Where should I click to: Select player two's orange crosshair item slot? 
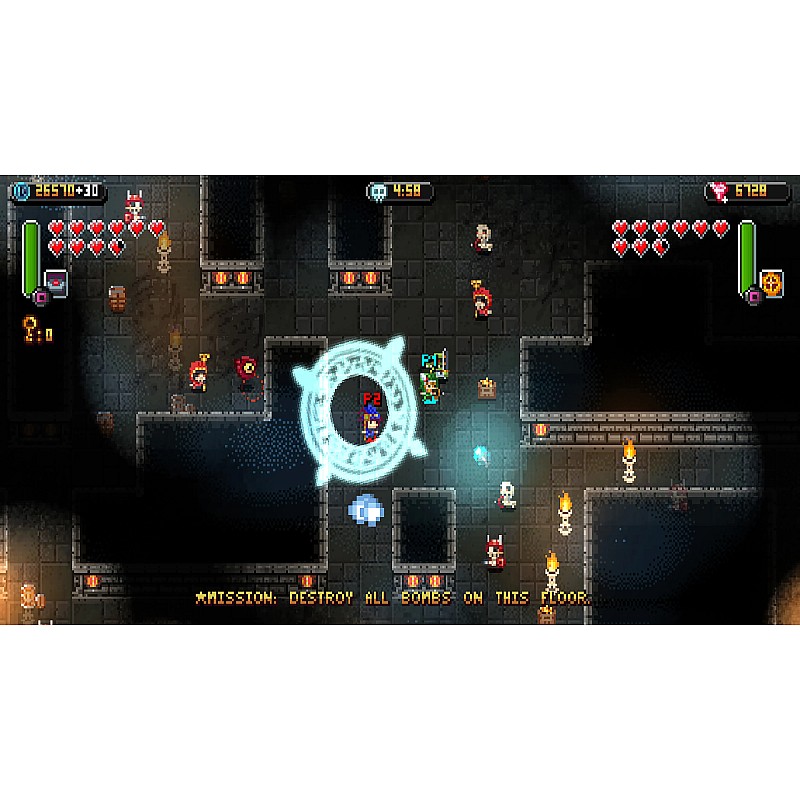click(771, 281)
